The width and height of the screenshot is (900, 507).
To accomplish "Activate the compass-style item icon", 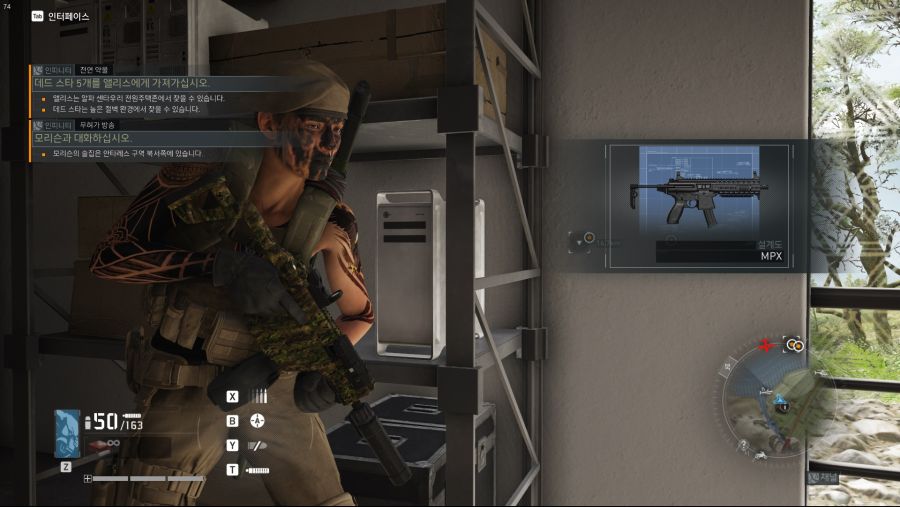I will [258, 421].
